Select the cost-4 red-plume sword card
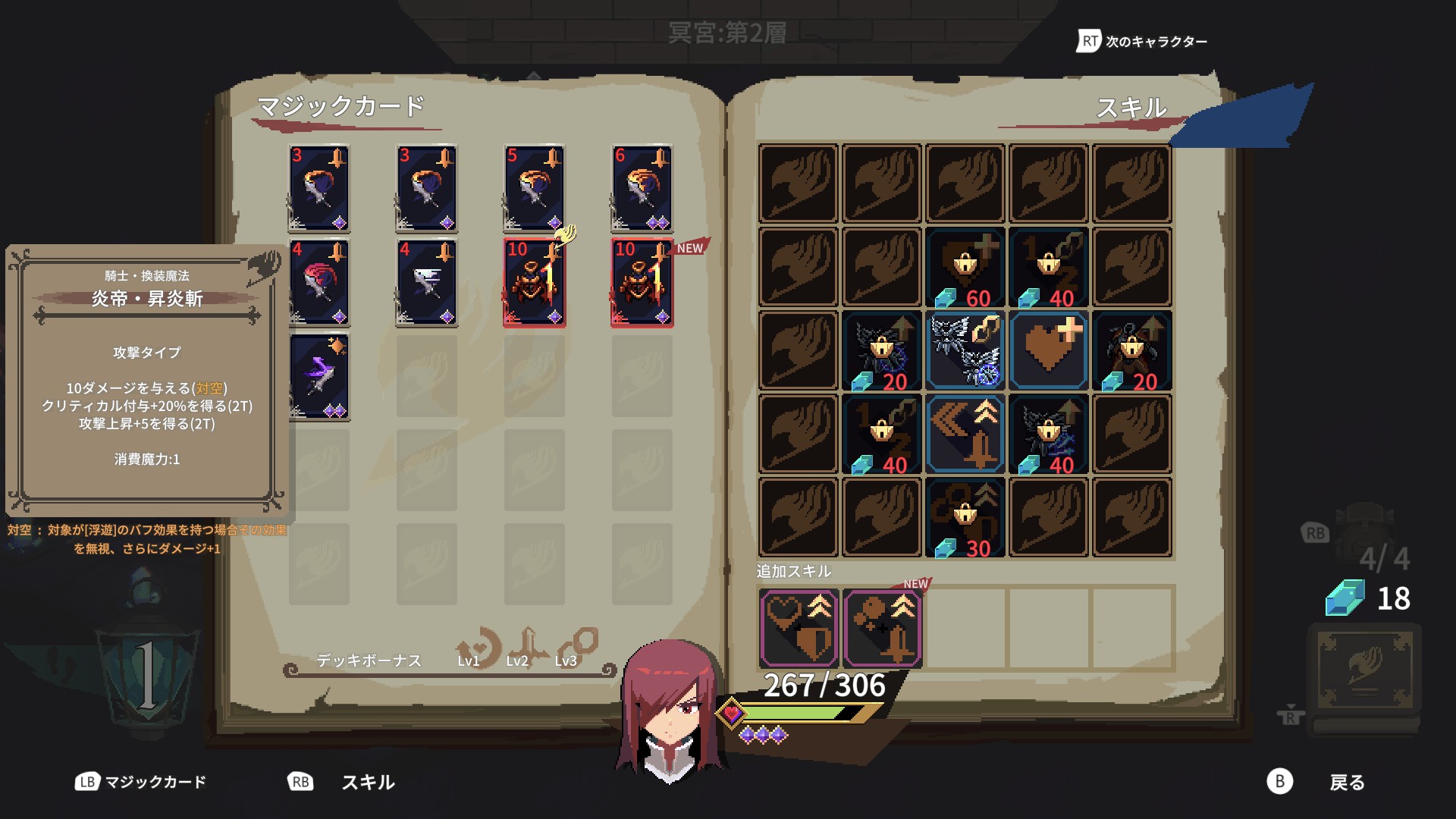The image size is (1456, 819). pyautogui.click(x=318, y=284)
